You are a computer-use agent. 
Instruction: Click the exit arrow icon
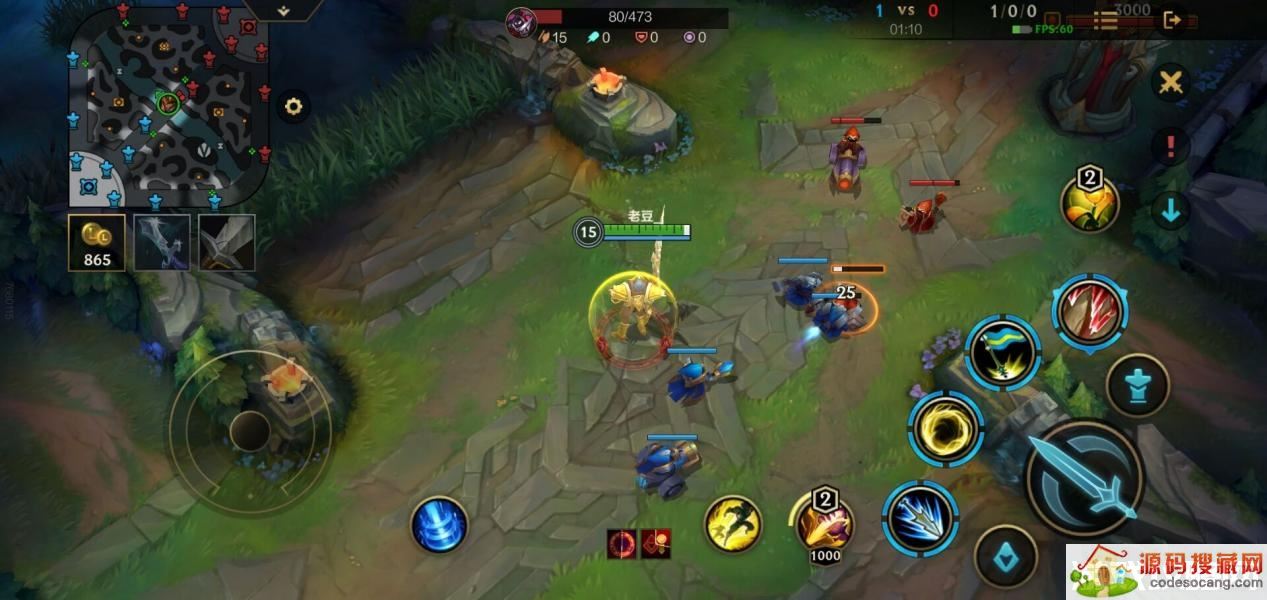1173,19
